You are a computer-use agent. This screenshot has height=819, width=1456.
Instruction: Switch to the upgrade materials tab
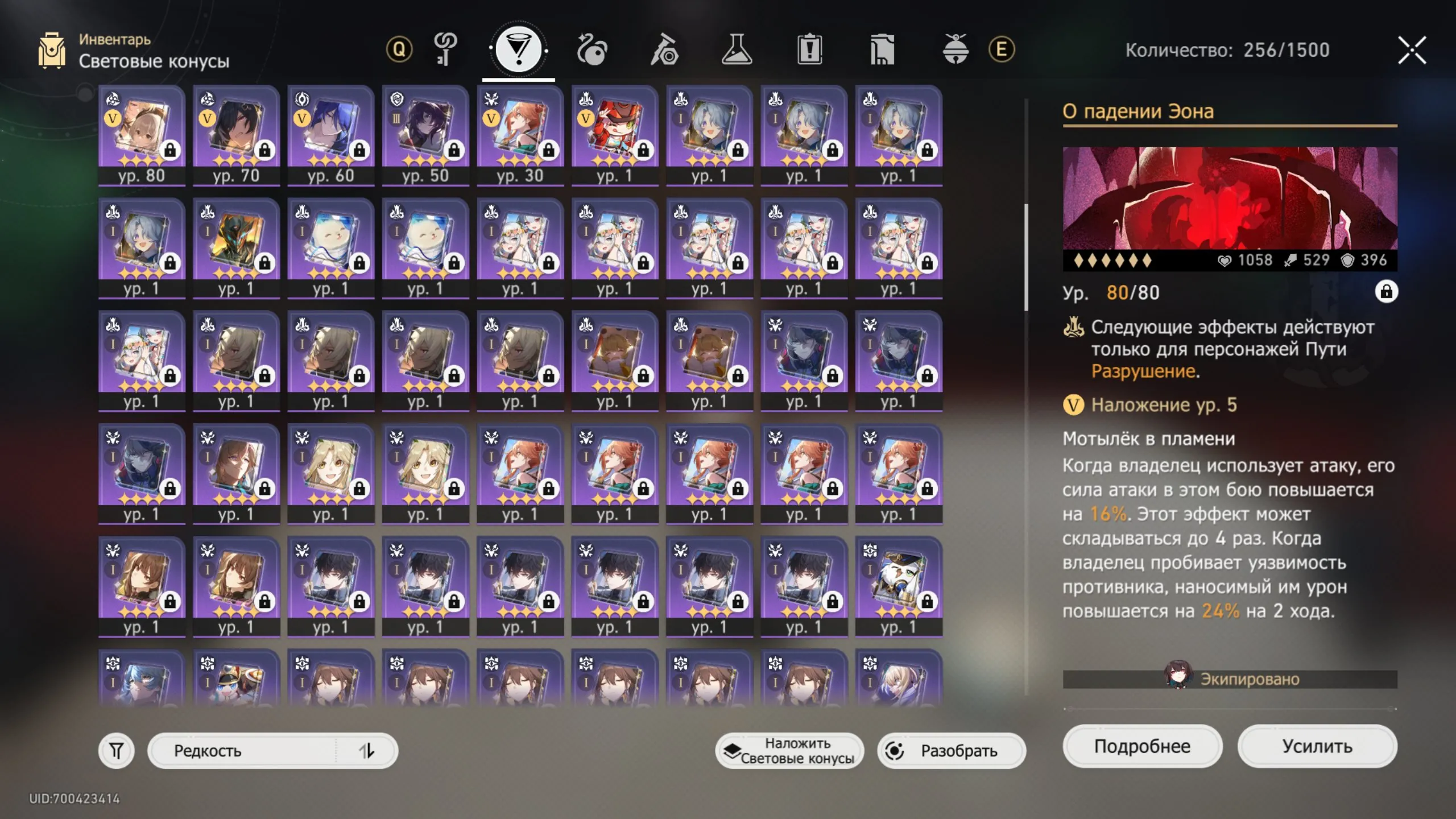click(x=664, y=50)
